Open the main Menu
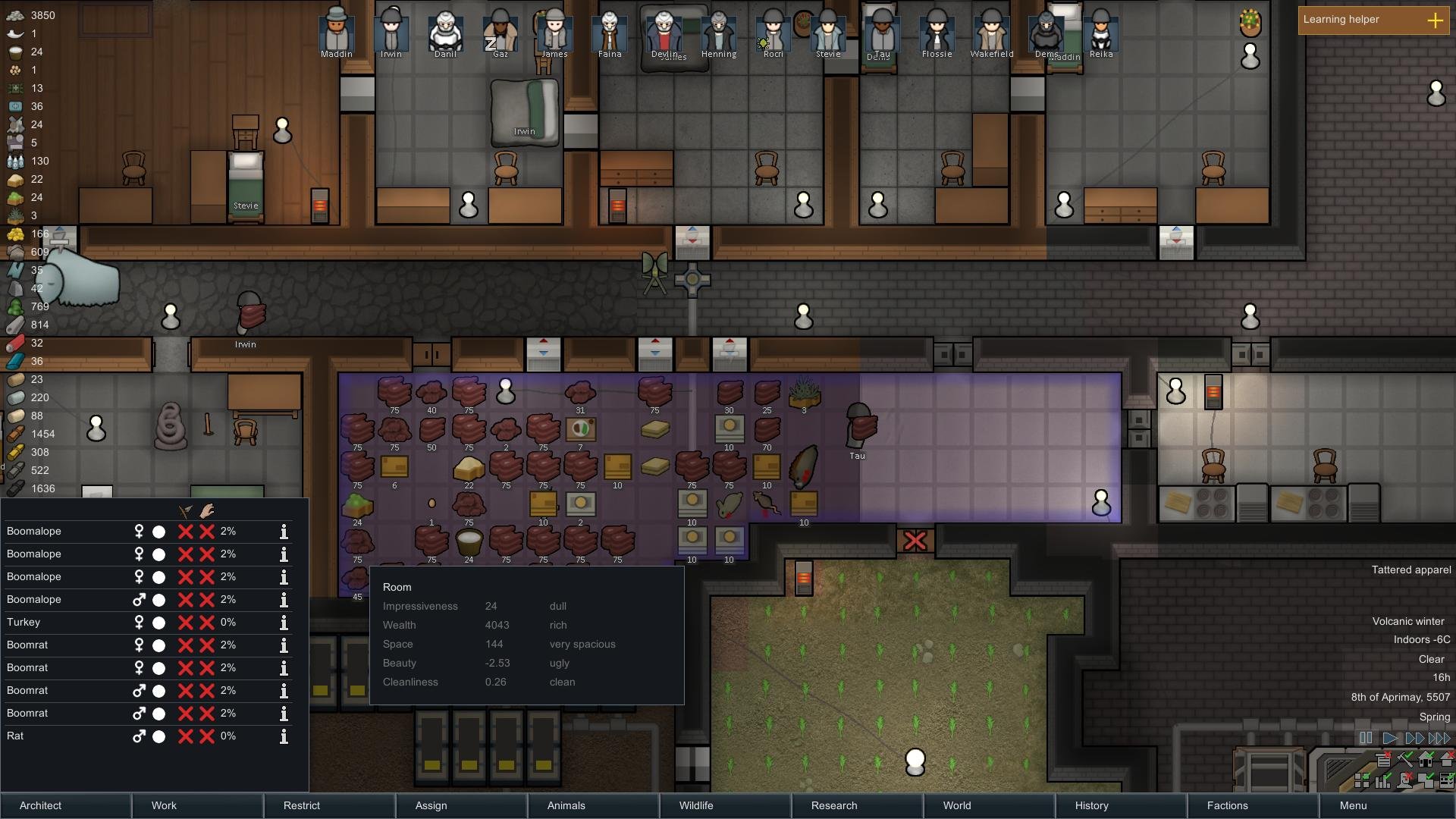The image size is (1456, 819). click(1386, 805)
